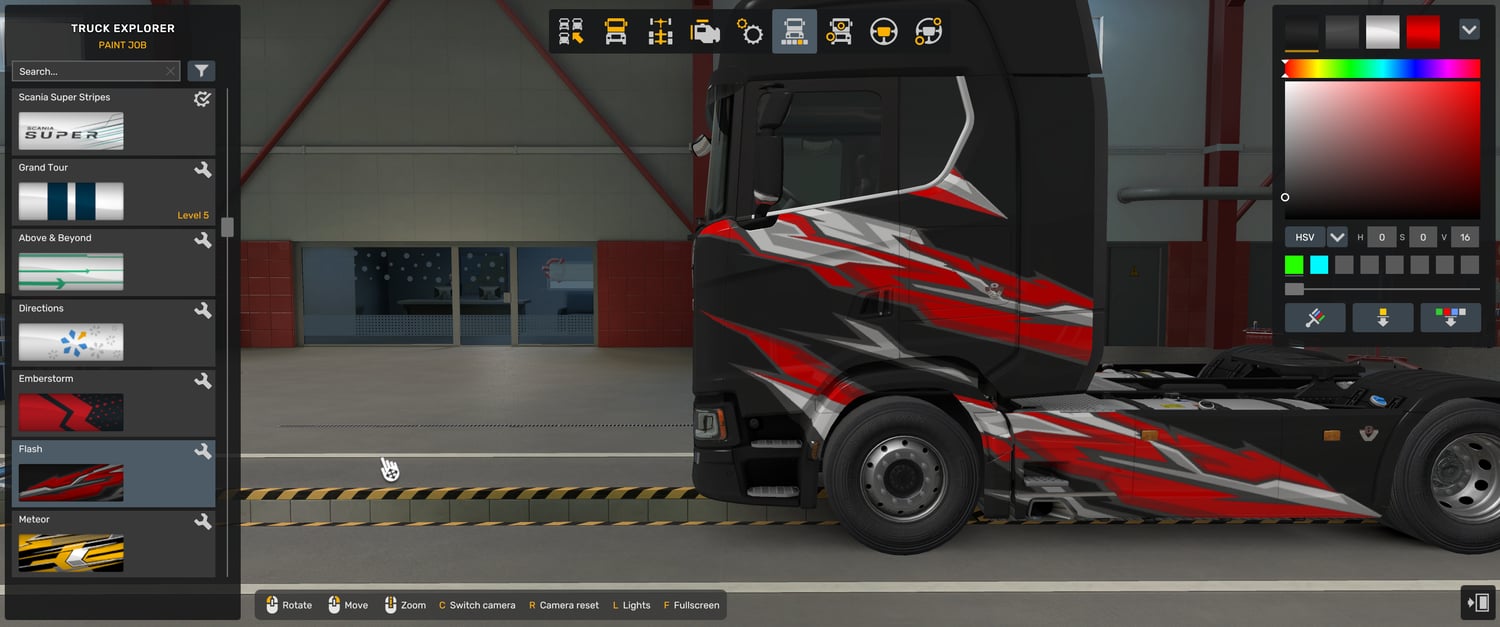The image size is (1500, 627).
Task: Open the paint job filter options
Action: pyautogui.click(x=201, y=71)
